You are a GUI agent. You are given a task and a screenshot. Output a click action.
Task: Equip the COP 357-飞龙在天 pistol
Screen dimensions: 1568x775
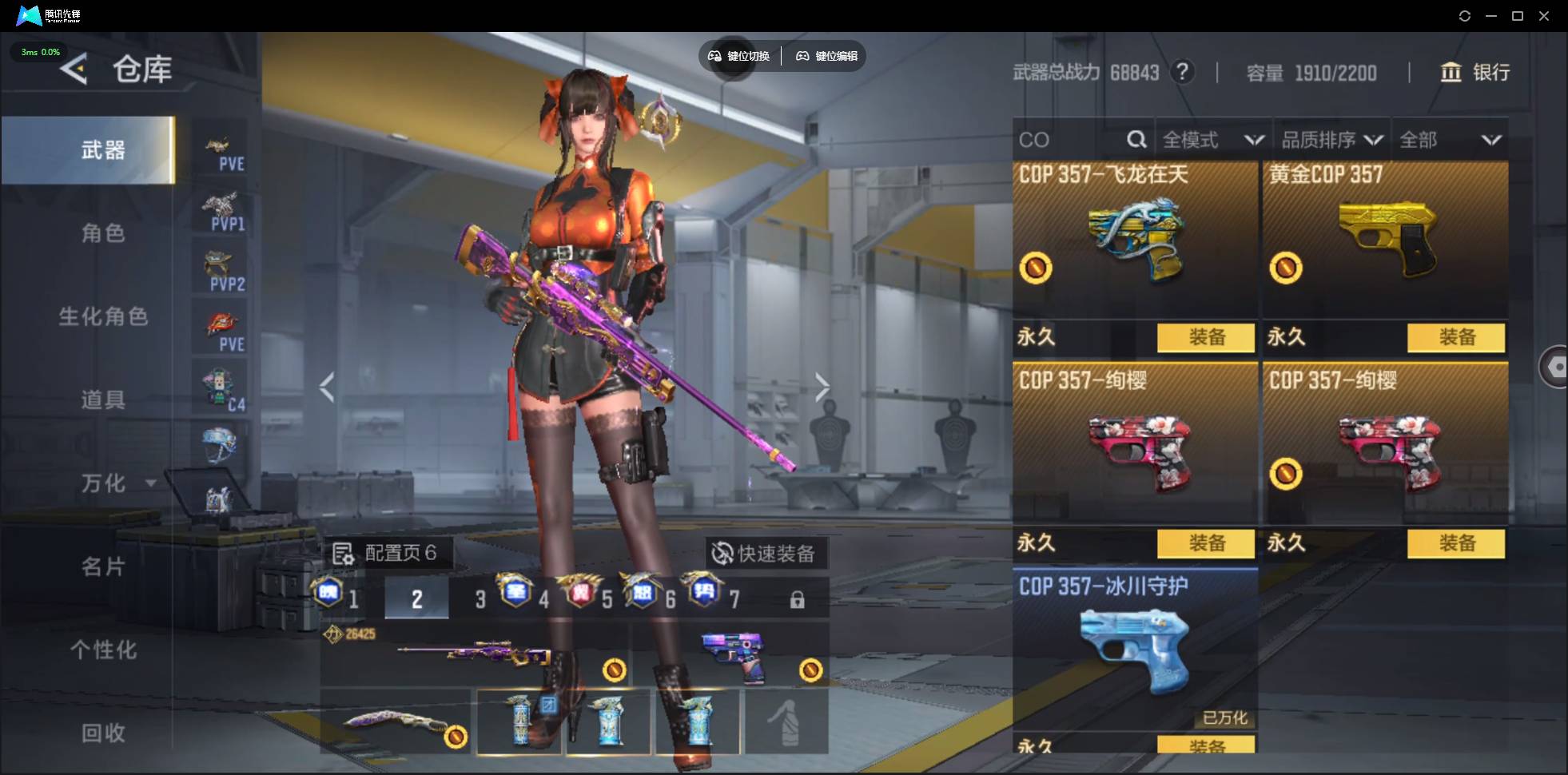1206,337
